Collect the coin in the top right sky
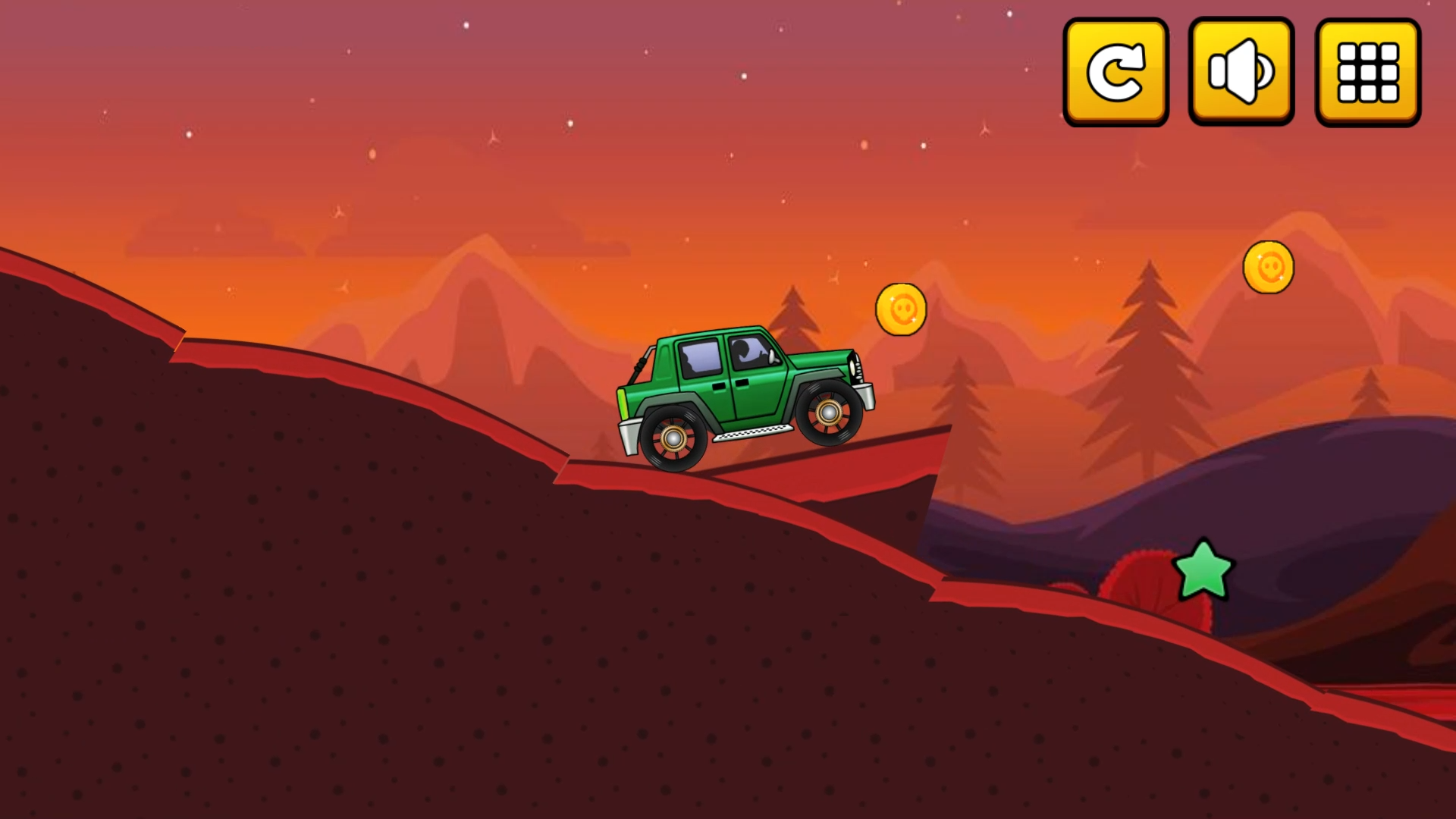The height and width of the screenshot is (819, 1456). point(1269,267)
